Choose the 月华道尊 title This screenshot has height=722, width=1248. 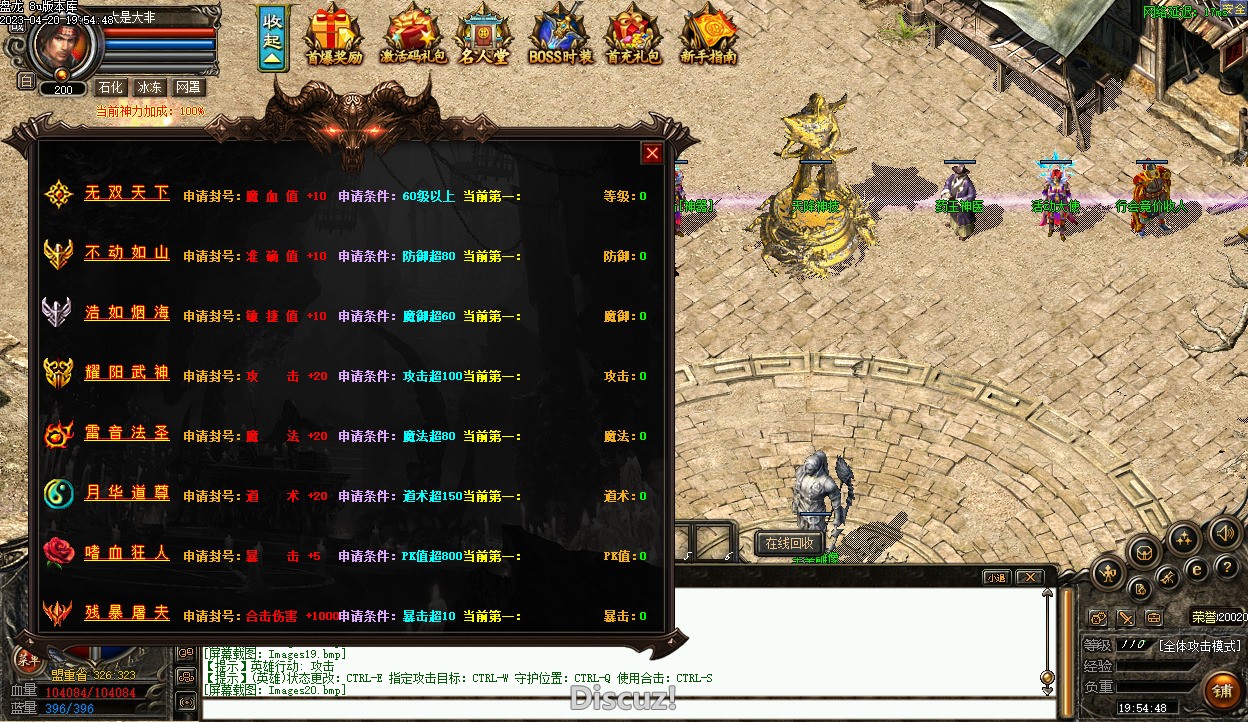(x=126, y=493)
